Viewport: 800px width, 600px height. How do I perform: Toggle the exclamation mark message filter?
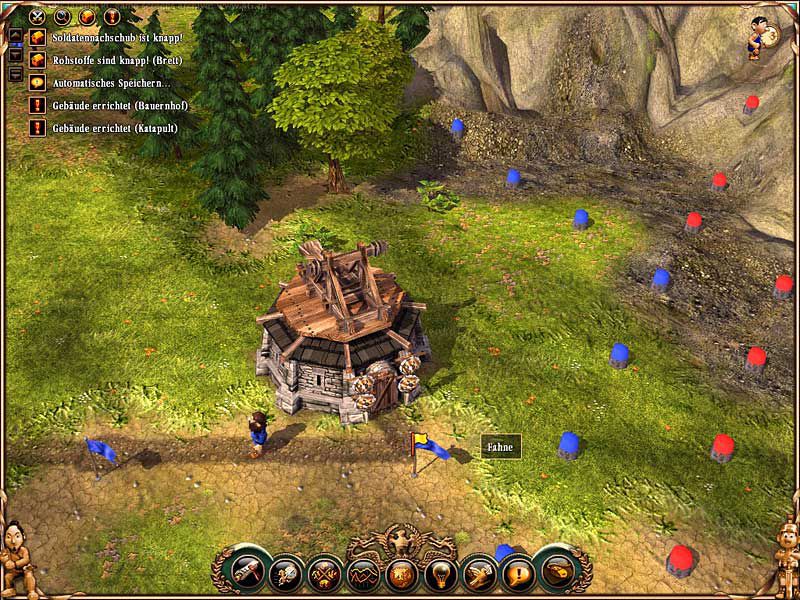tap(111, 17)
